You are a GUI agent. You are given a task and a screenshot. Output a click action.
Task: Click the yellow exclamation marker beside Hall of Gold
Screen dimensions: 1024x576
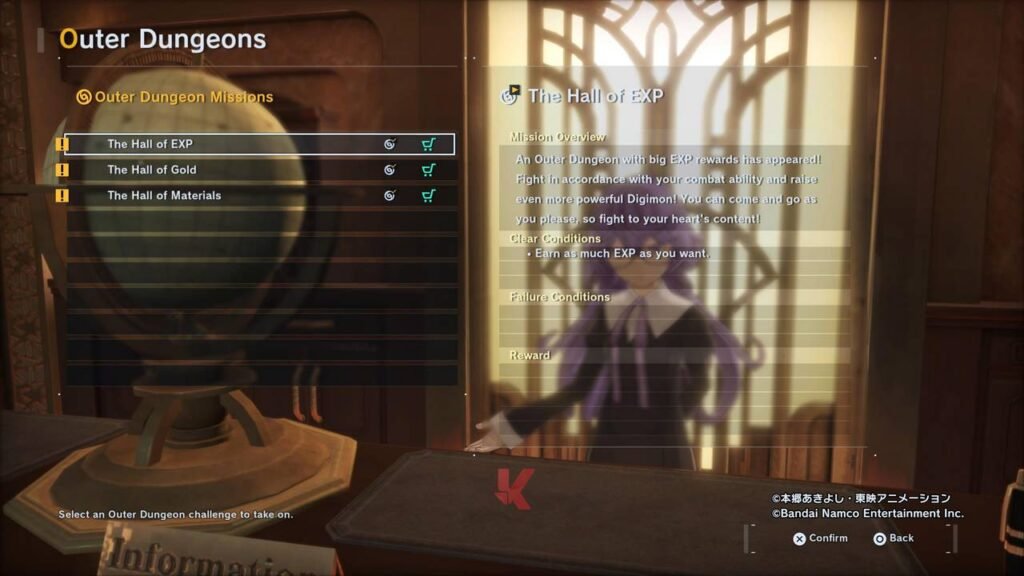coord(62,170)
